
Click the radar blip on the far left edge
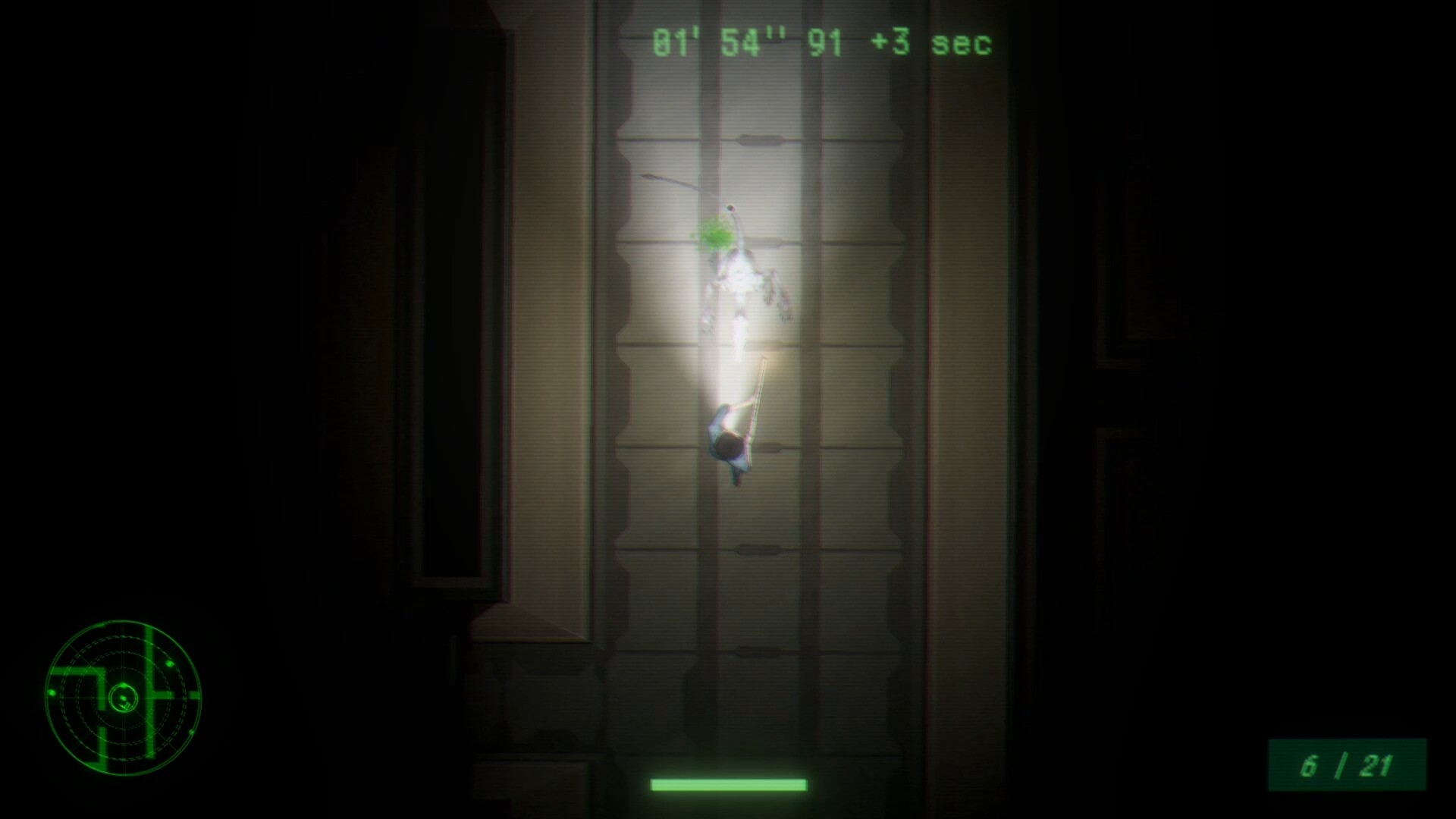click(52, 692)
